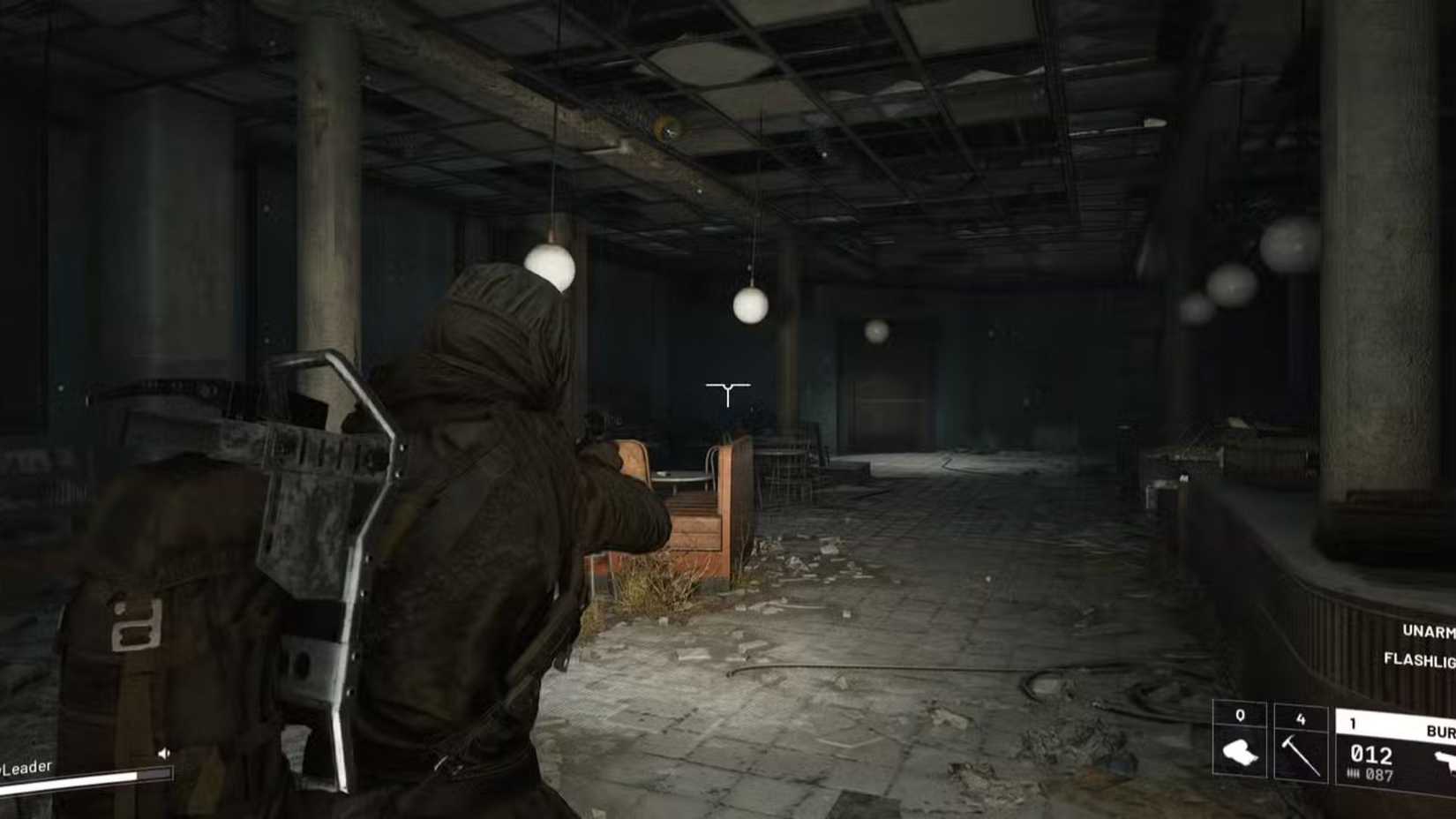Click the pickaxe quantity number 4
The image size is (1456, 819).
point(1301,718)
